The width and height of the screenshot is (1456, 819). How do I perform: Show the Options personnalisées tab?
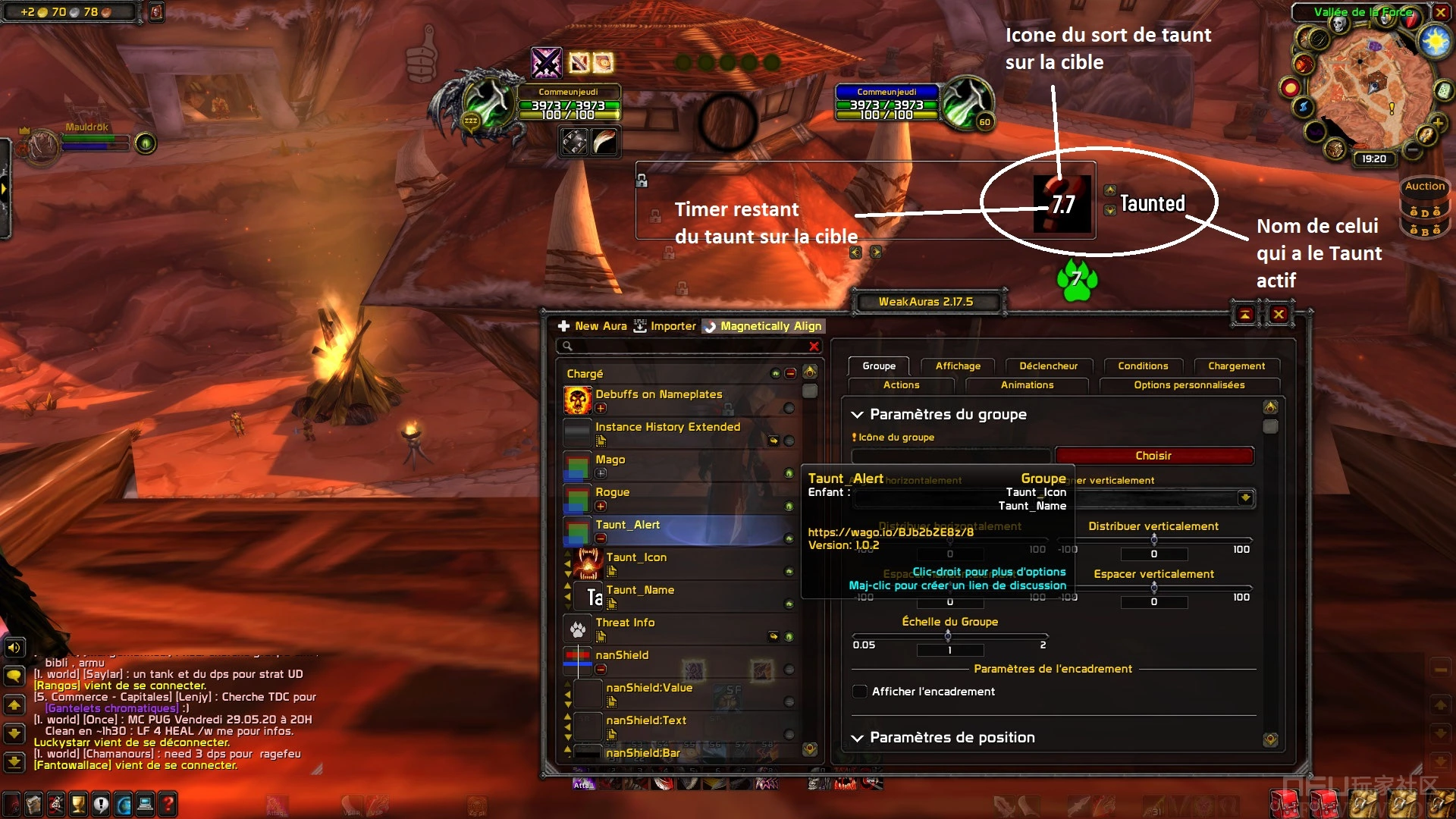[1189, 385]
